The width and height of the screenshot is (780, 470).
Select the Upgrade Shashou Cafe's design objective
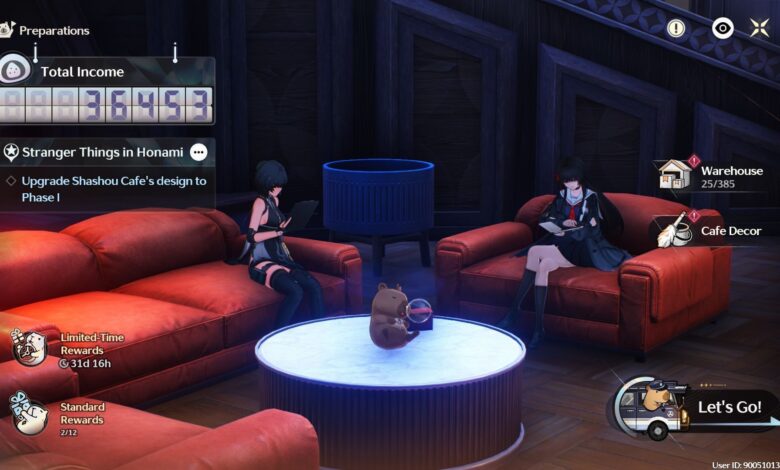(x=113, y=188)
